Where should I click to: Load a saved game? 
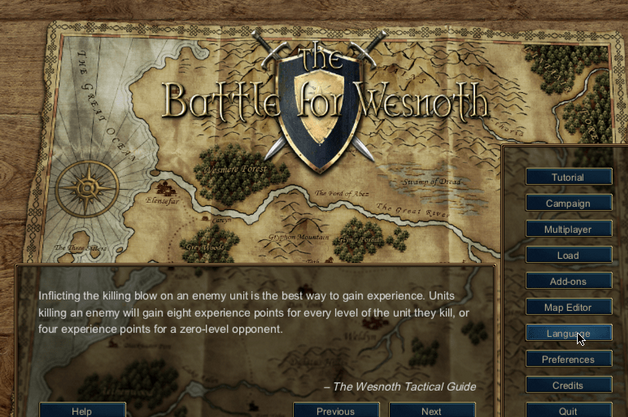coord(568,255)
